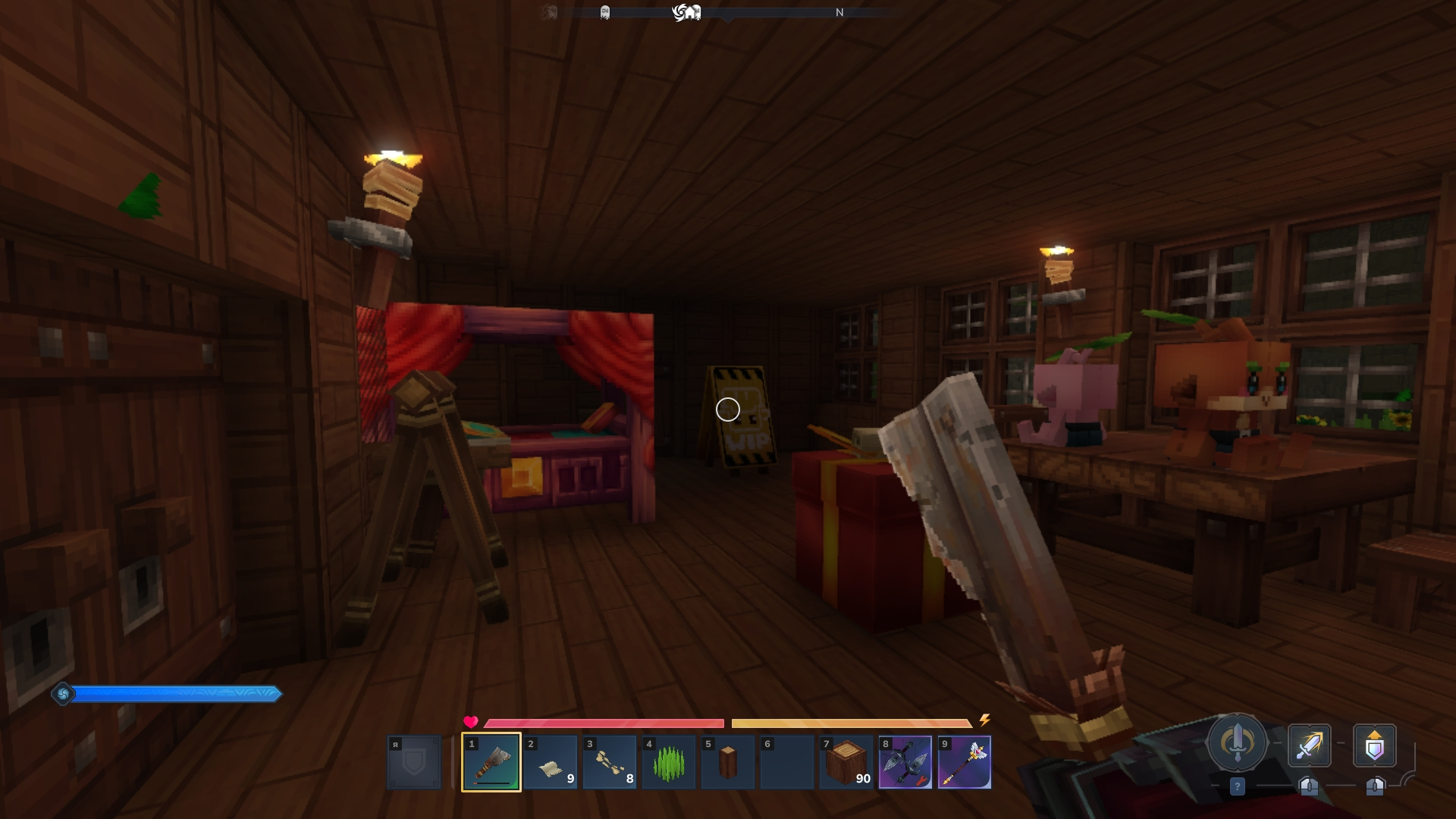Activate the shield guard ability icon
Screen dimensions: 1456x819
1374,745
